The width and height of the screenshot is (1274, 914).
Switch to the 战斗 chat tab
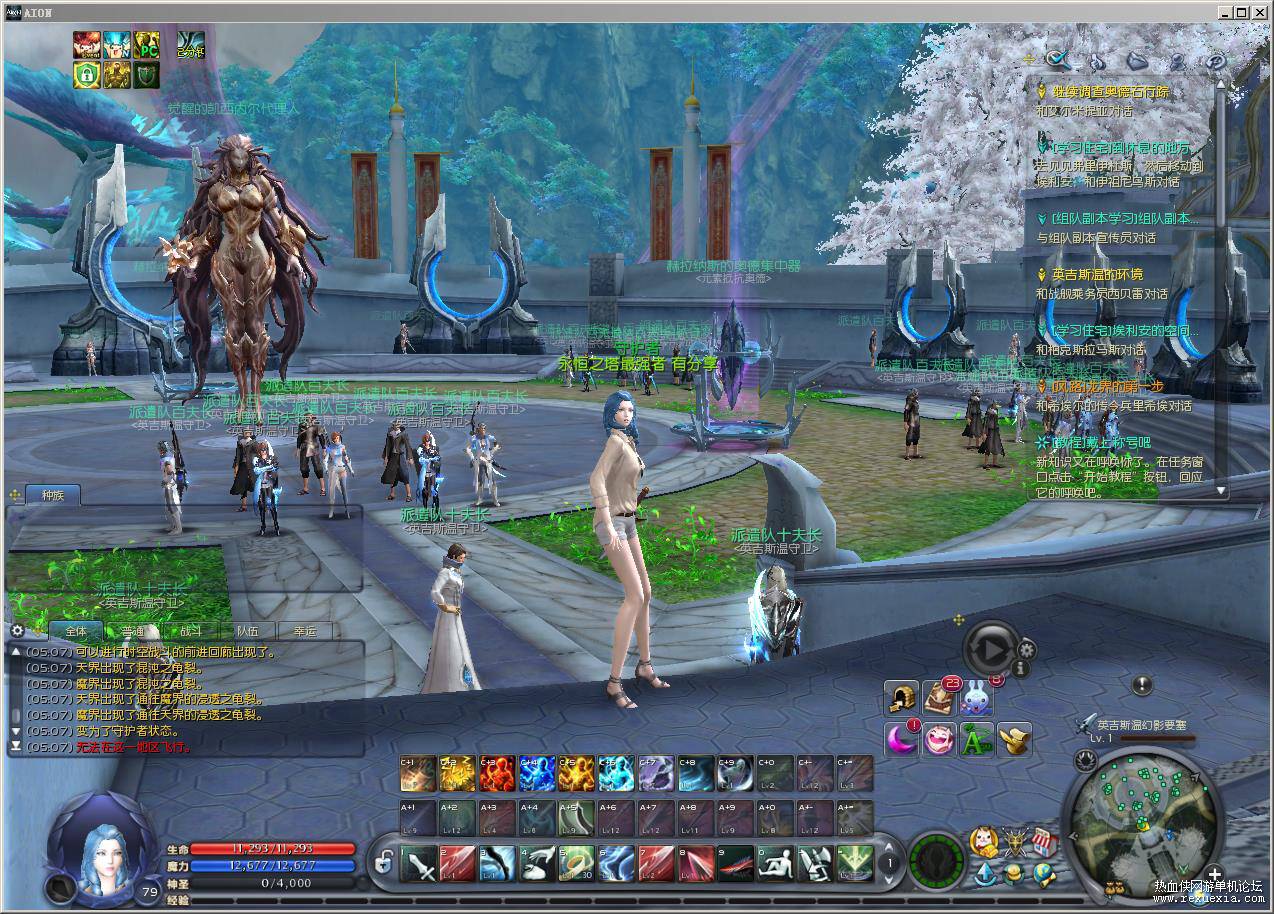[x=191, y=631]
